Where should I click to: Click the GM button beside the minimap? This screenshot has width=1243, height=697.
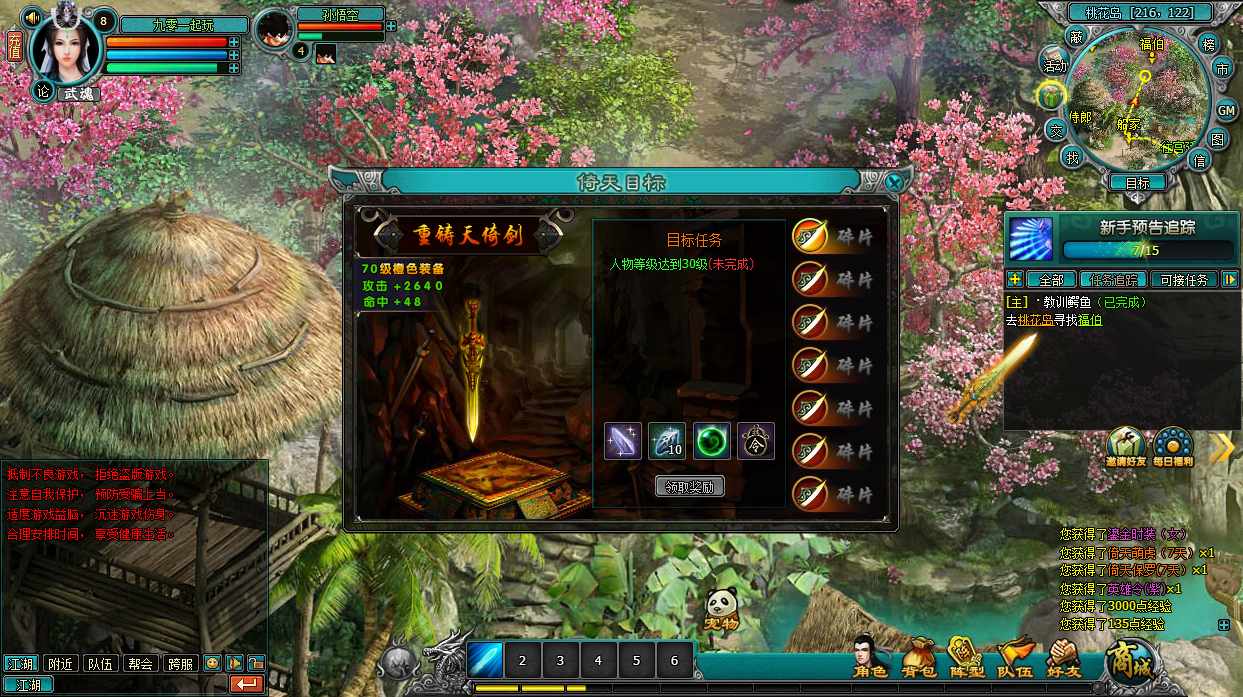point(1226,110)
